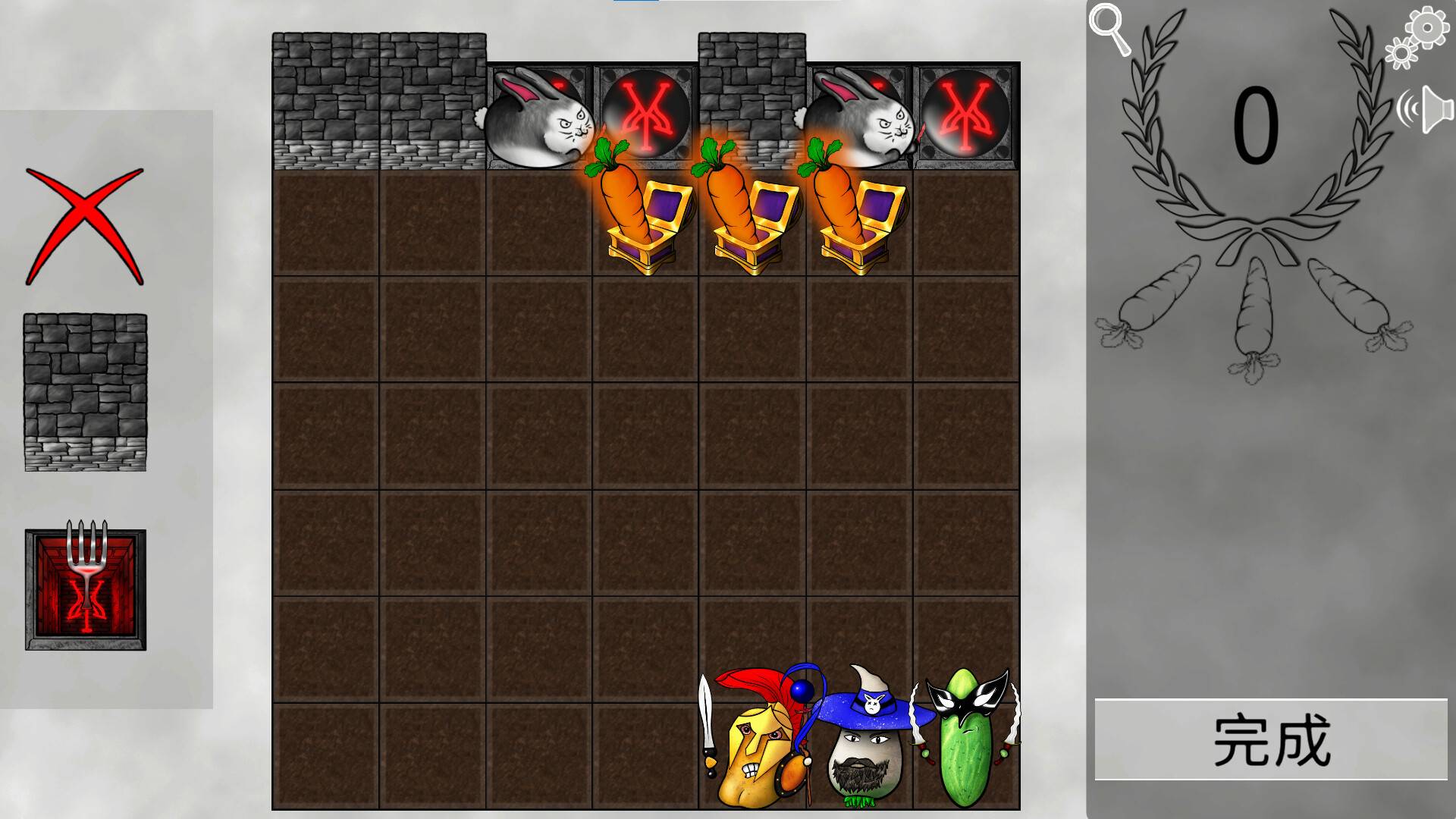Image resolution: width=1456 pixels, height=819 pixels.
Task: Select the stone wall tile tool
Action: 85,391
